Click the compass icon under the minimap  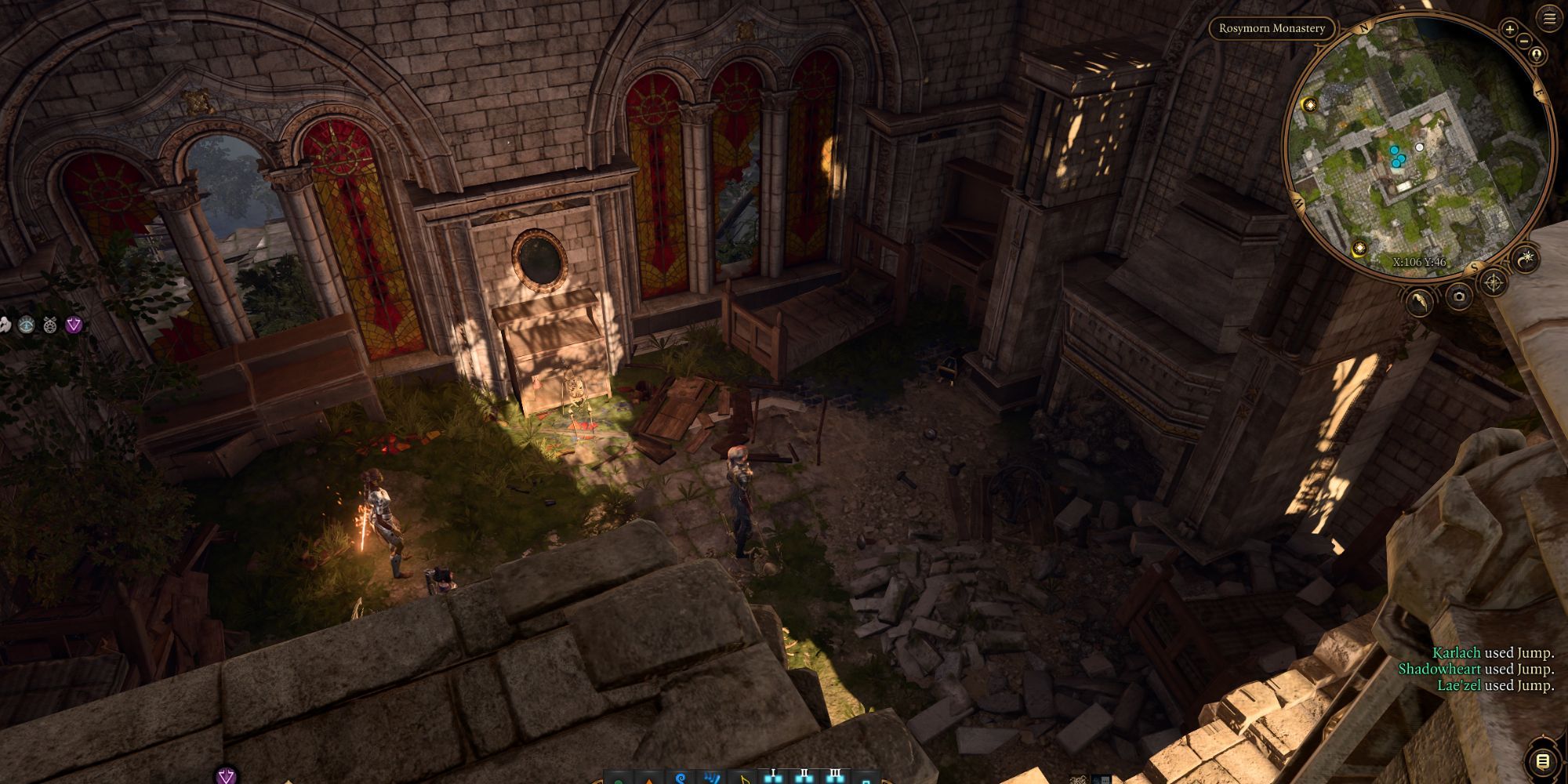click(x=1494, y=281)
